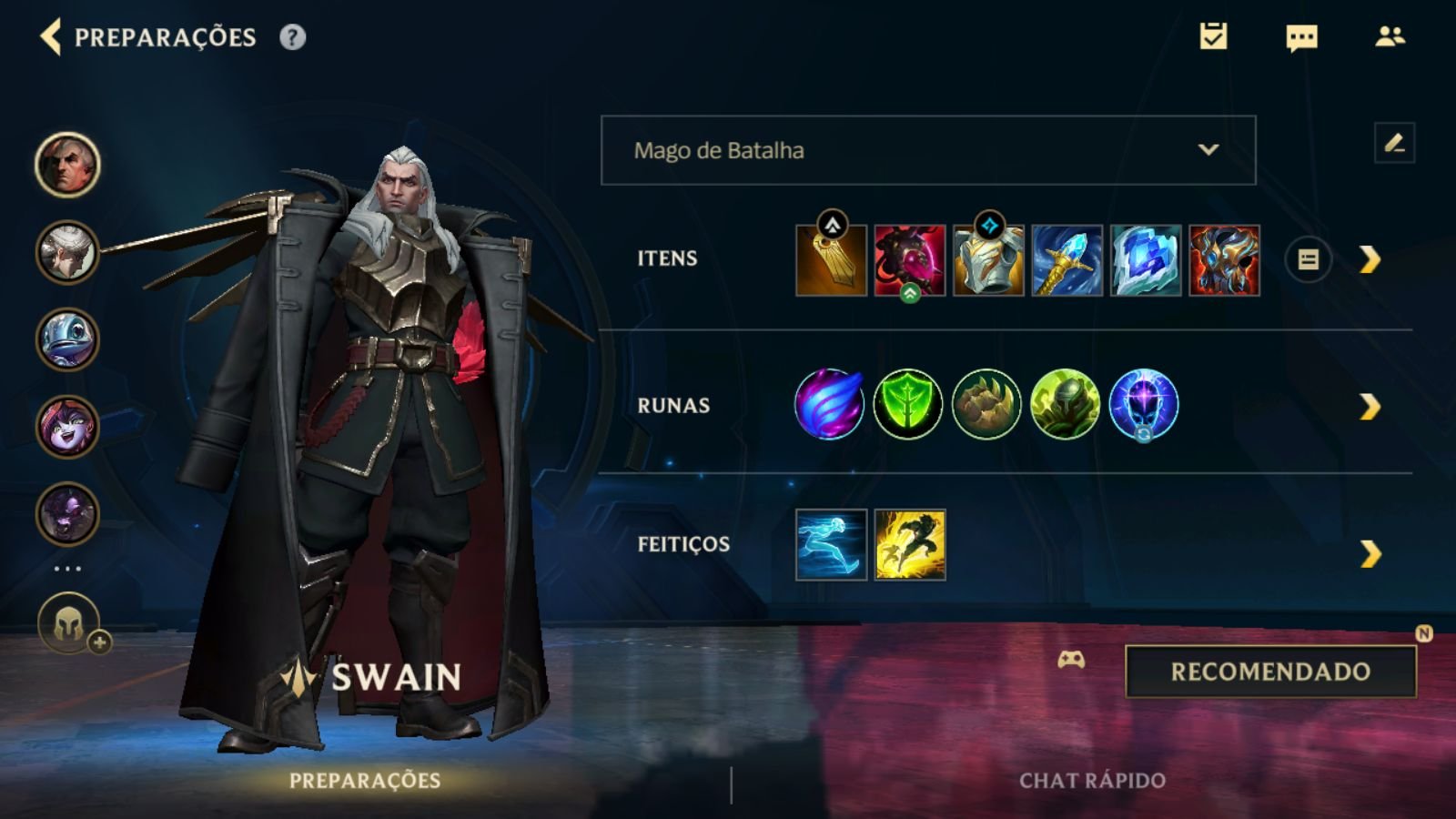Switch to the PREPARAÇÕES tab at bottom
The height and width of the screenshot is (819, 1456).
(366, 779)
